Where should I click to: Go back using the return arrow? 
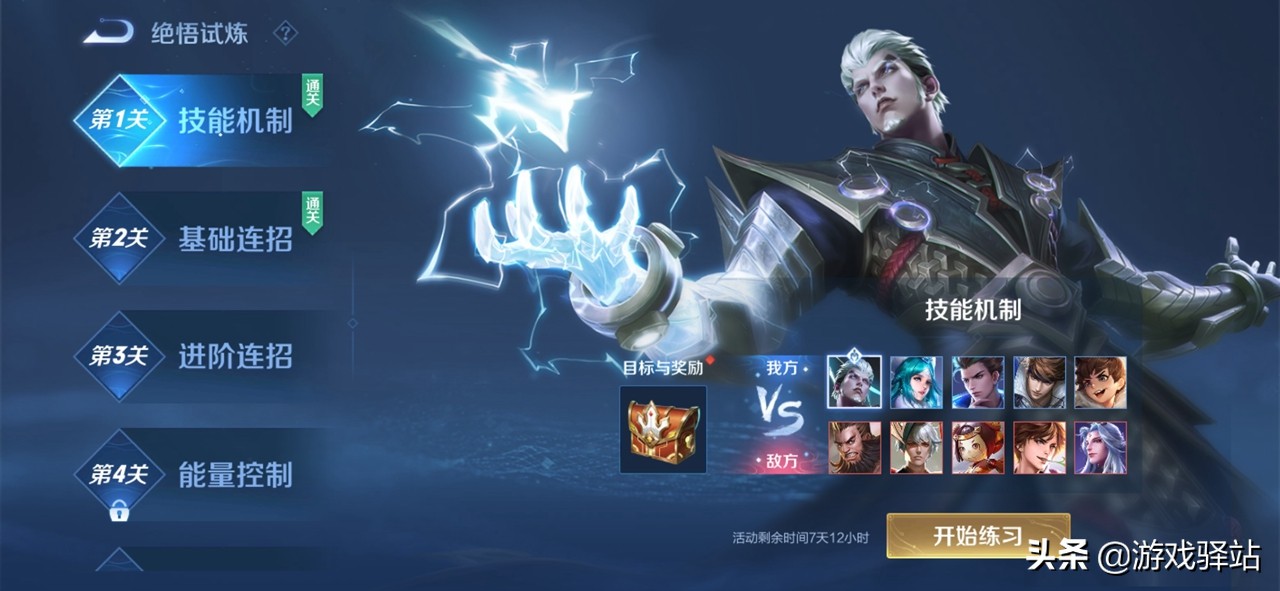[108, 33]
